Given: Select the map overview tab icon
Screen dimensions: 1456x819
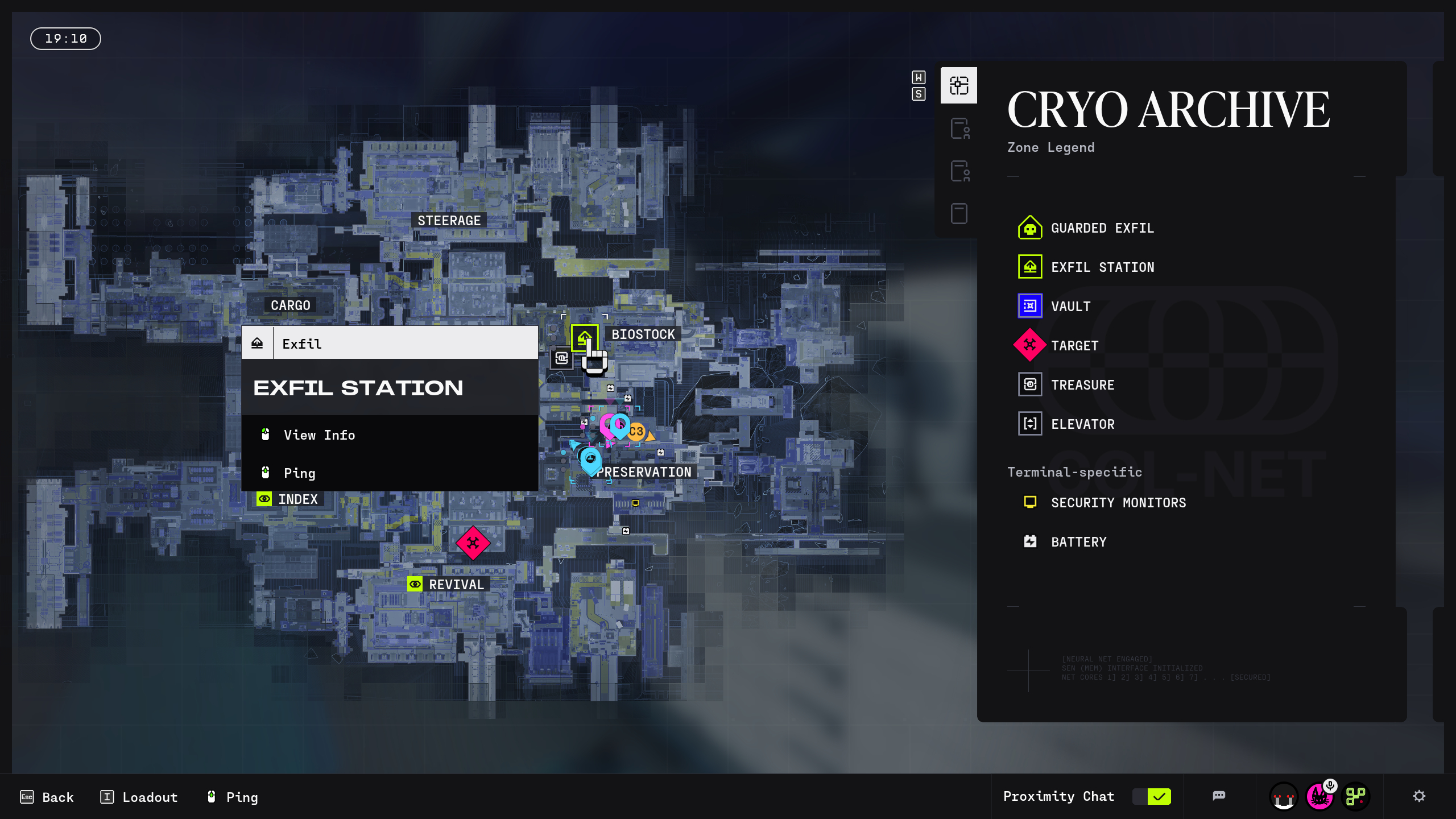Looking at the screenshot, I should click(958, 85).
